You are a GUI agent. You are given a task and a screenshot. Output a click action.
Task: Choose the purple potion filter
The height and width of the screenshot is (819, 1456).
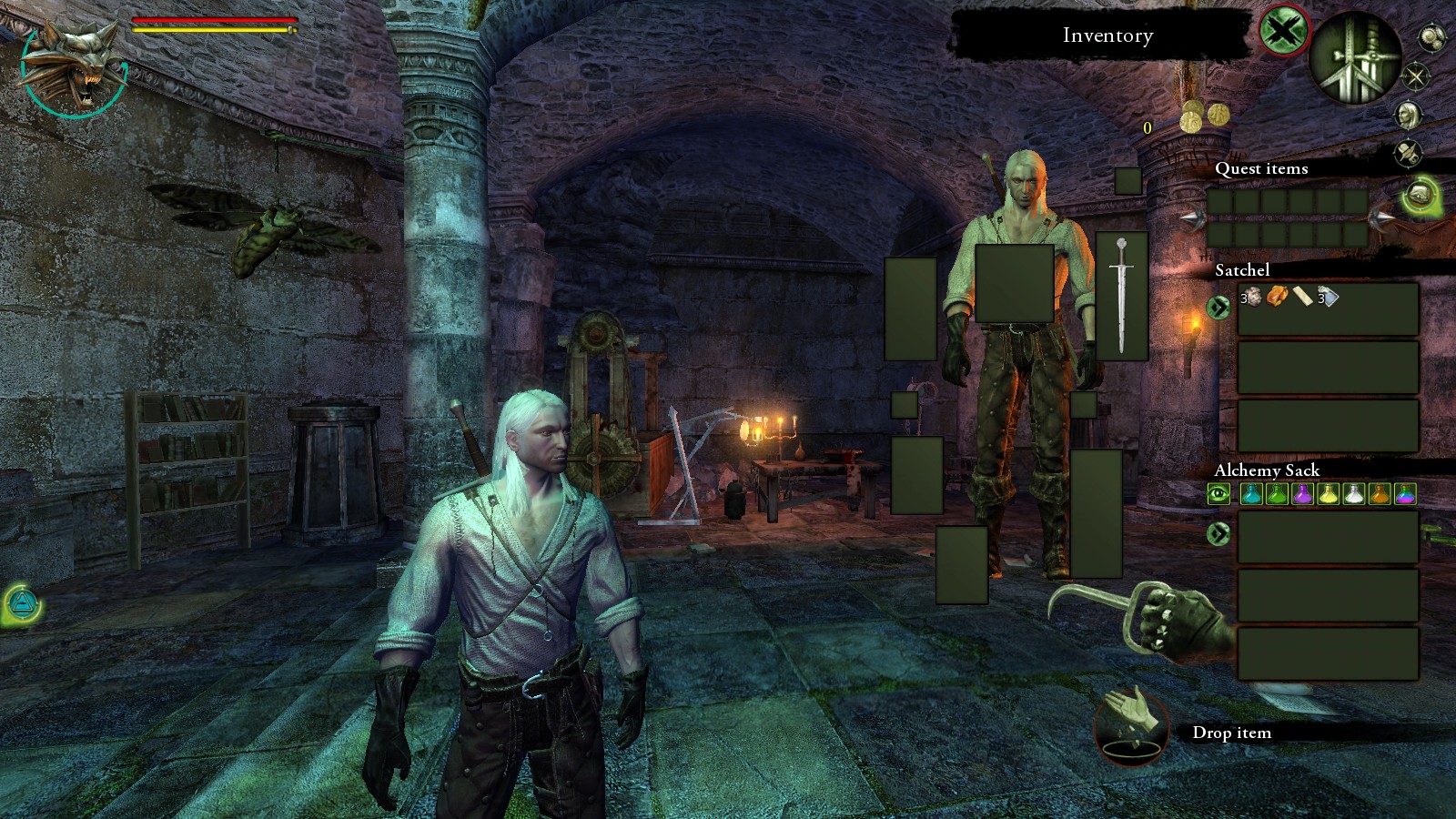(x=1303, y=494)
